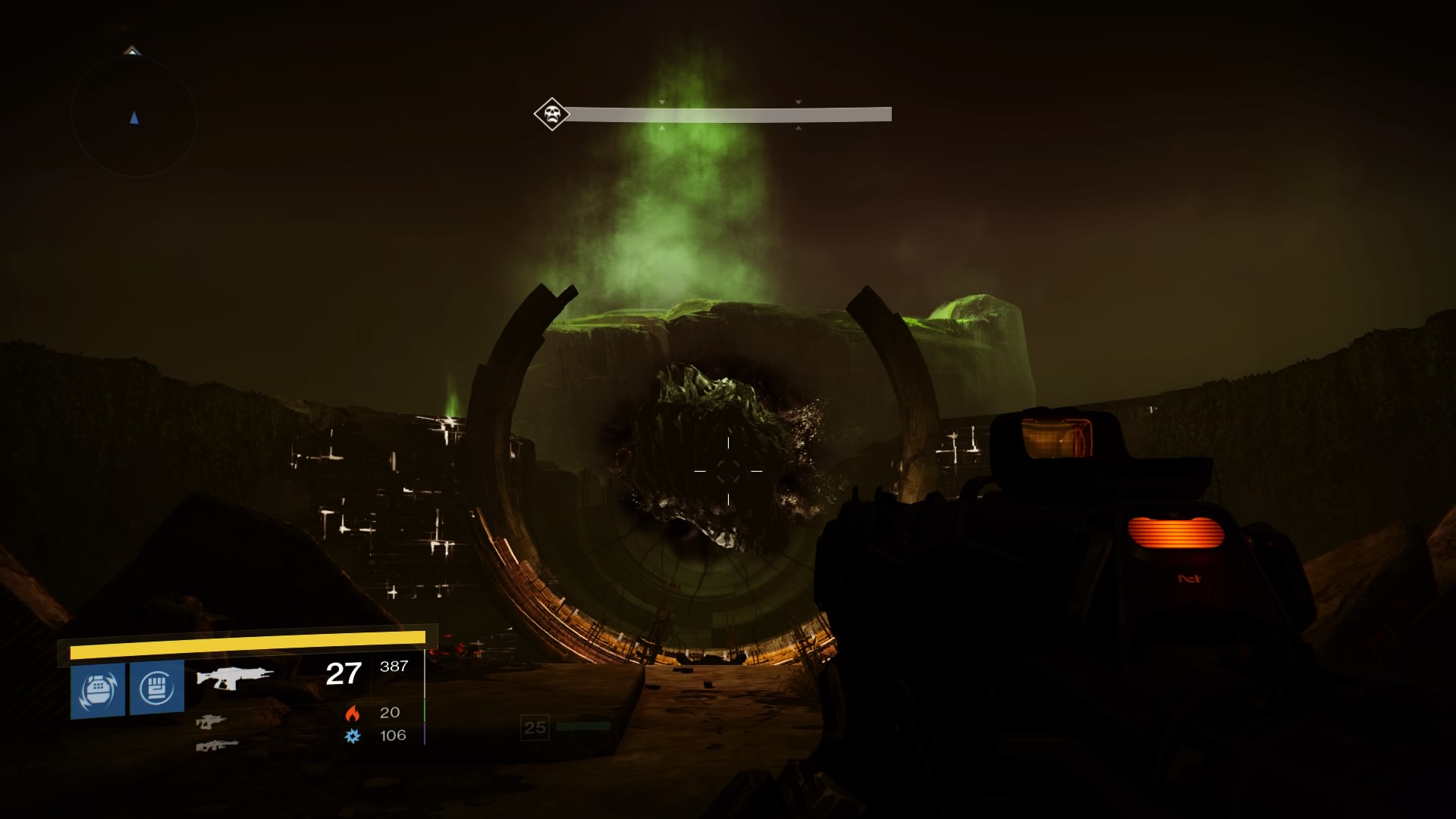Select the grenade ability icon
This screenshot has width=1456, height=819.
coord(98,689)
